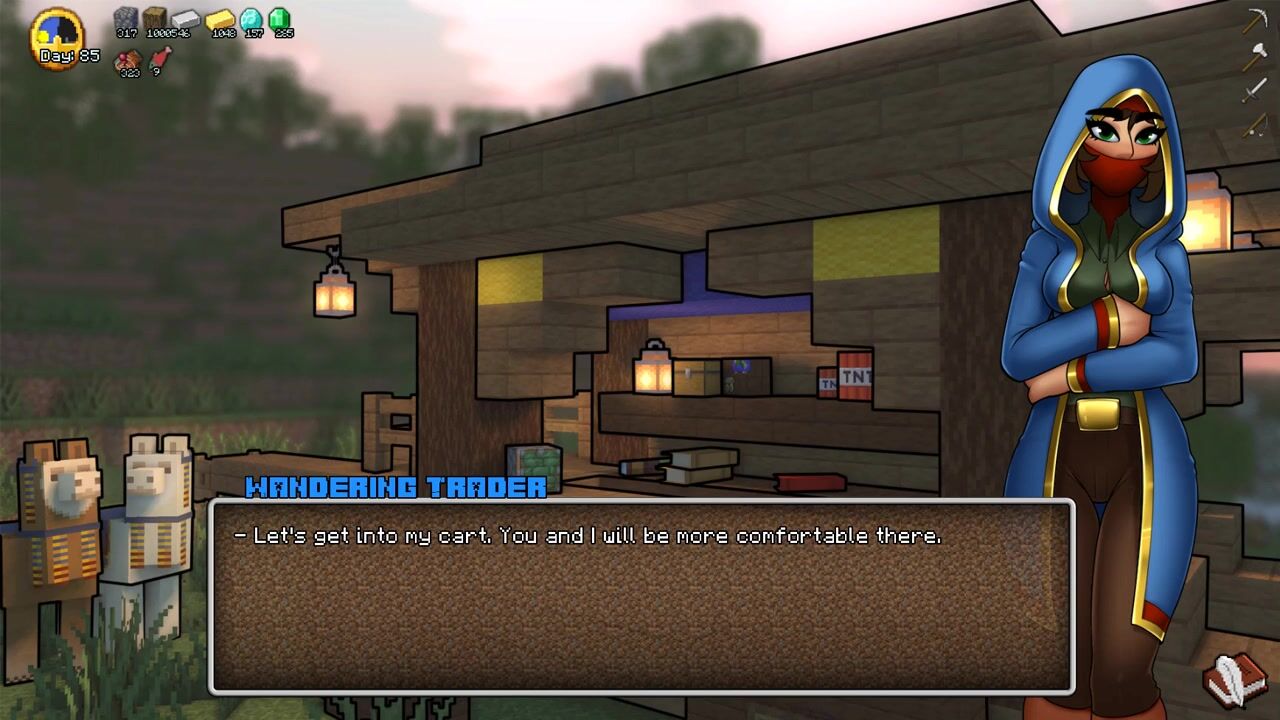
Task: Select the pickaxe tool icon
Action: click(x=1255, y=21)
